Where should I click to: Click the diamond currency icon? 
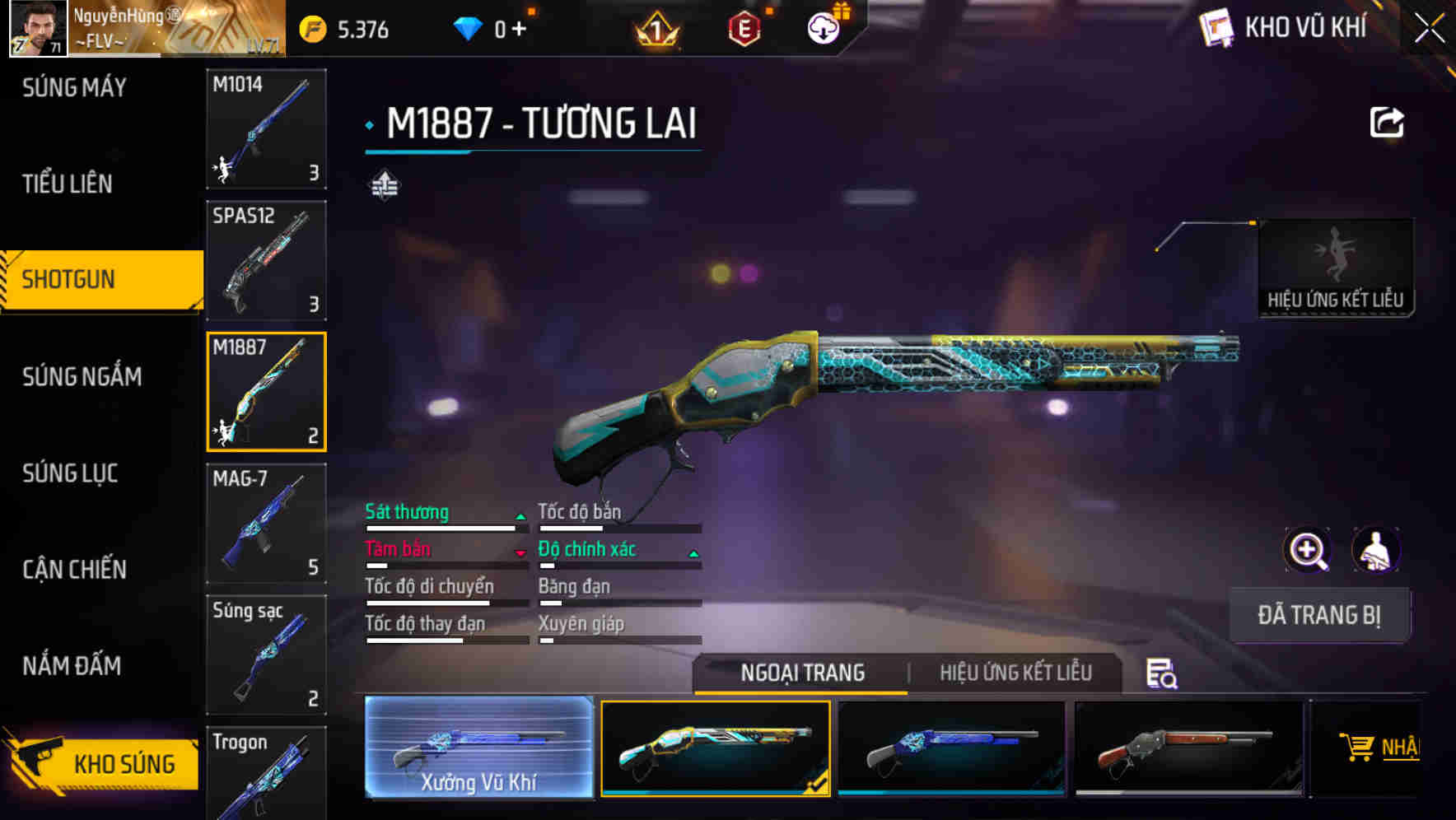468,30
